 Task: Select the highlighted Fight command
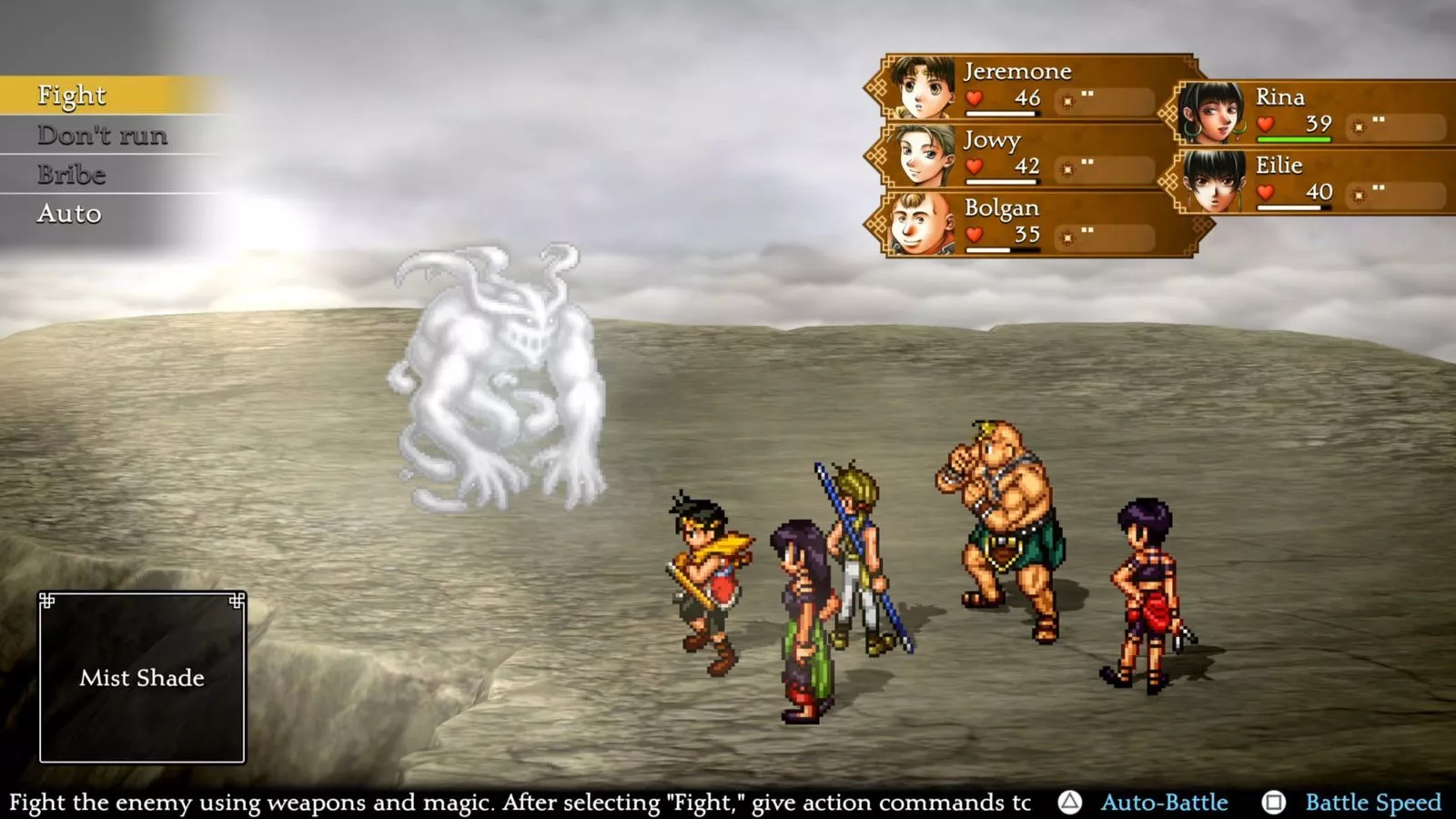pyautogui.click(x=71, y=95)
